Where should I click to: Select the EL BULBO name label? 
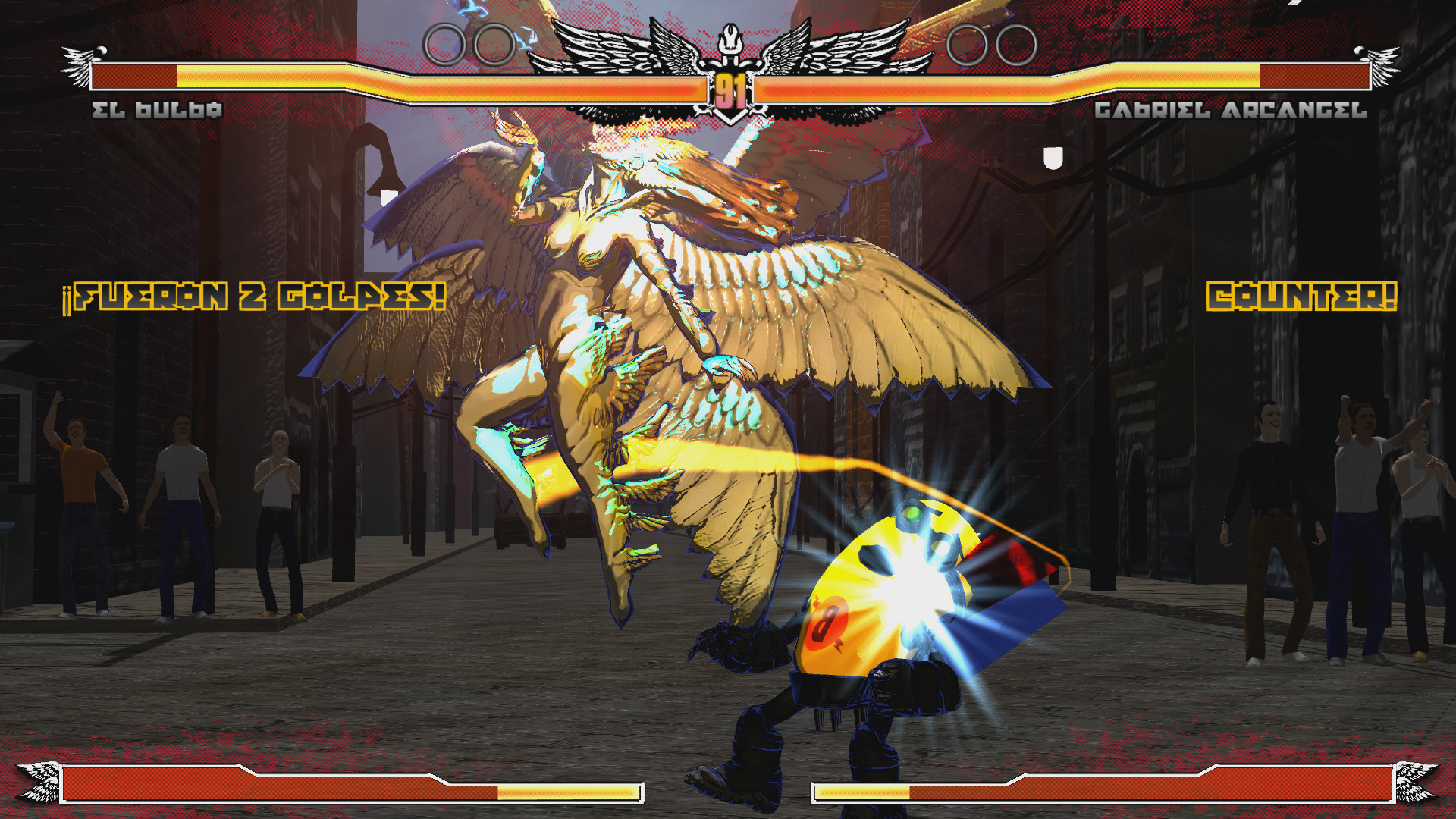point(157,110)
